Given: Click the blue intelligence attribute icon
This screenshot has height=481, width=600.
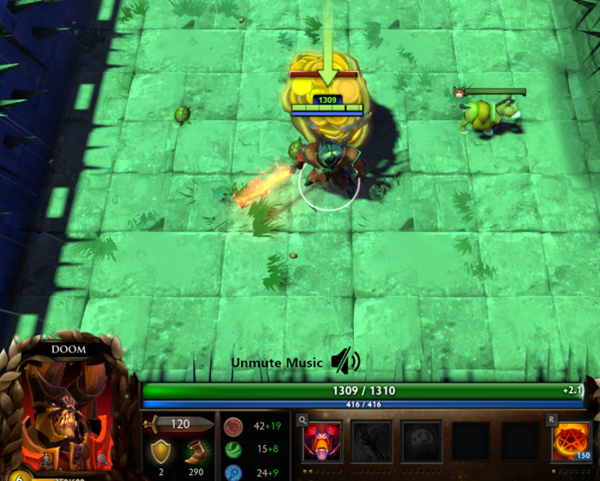Looking at the screenshot, I should 233,470.
